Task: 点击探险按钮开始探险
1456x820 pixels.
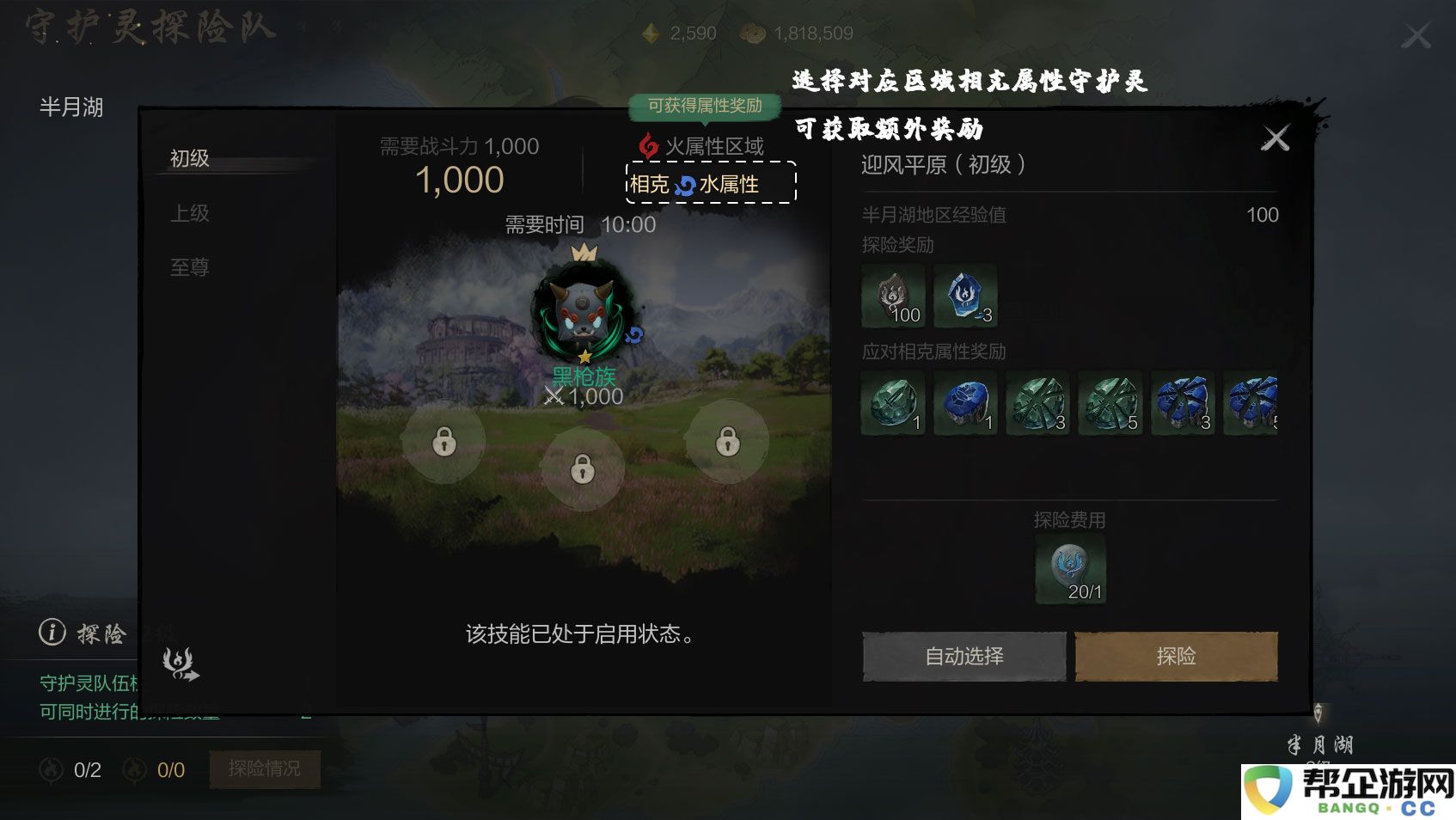Action: pyautogui.click(x=1176, y=656)
